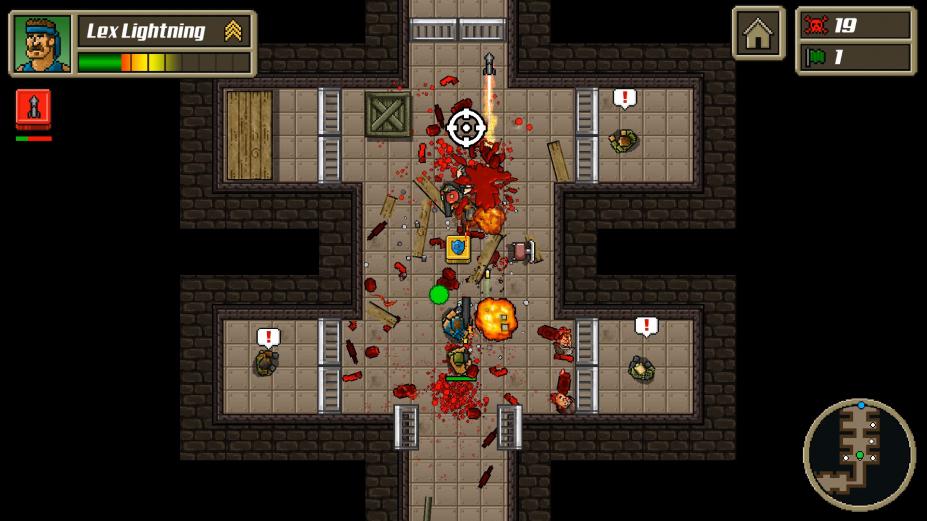The image size is (927, 521).
Task: Click the circular minimap
Action: [859, 454]
